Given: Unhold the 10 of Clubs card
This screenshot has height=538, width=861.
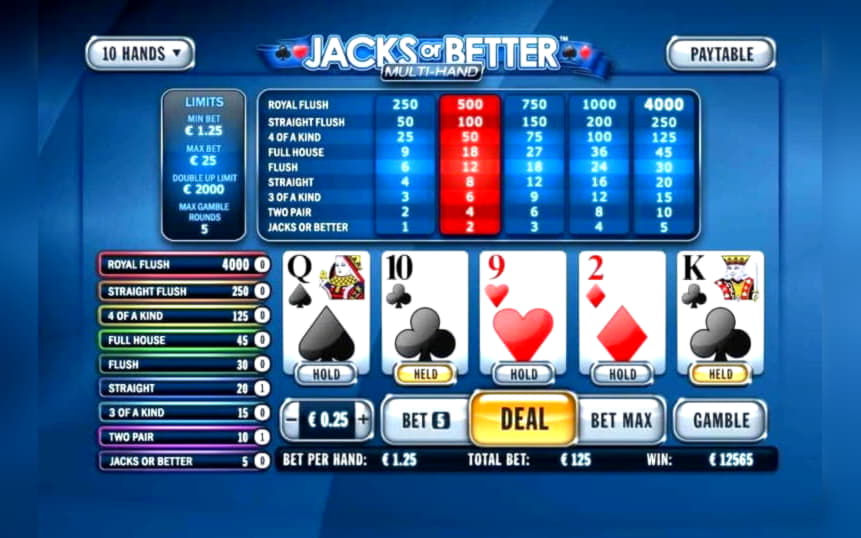Looking at the screenshot, I should 425,375.
